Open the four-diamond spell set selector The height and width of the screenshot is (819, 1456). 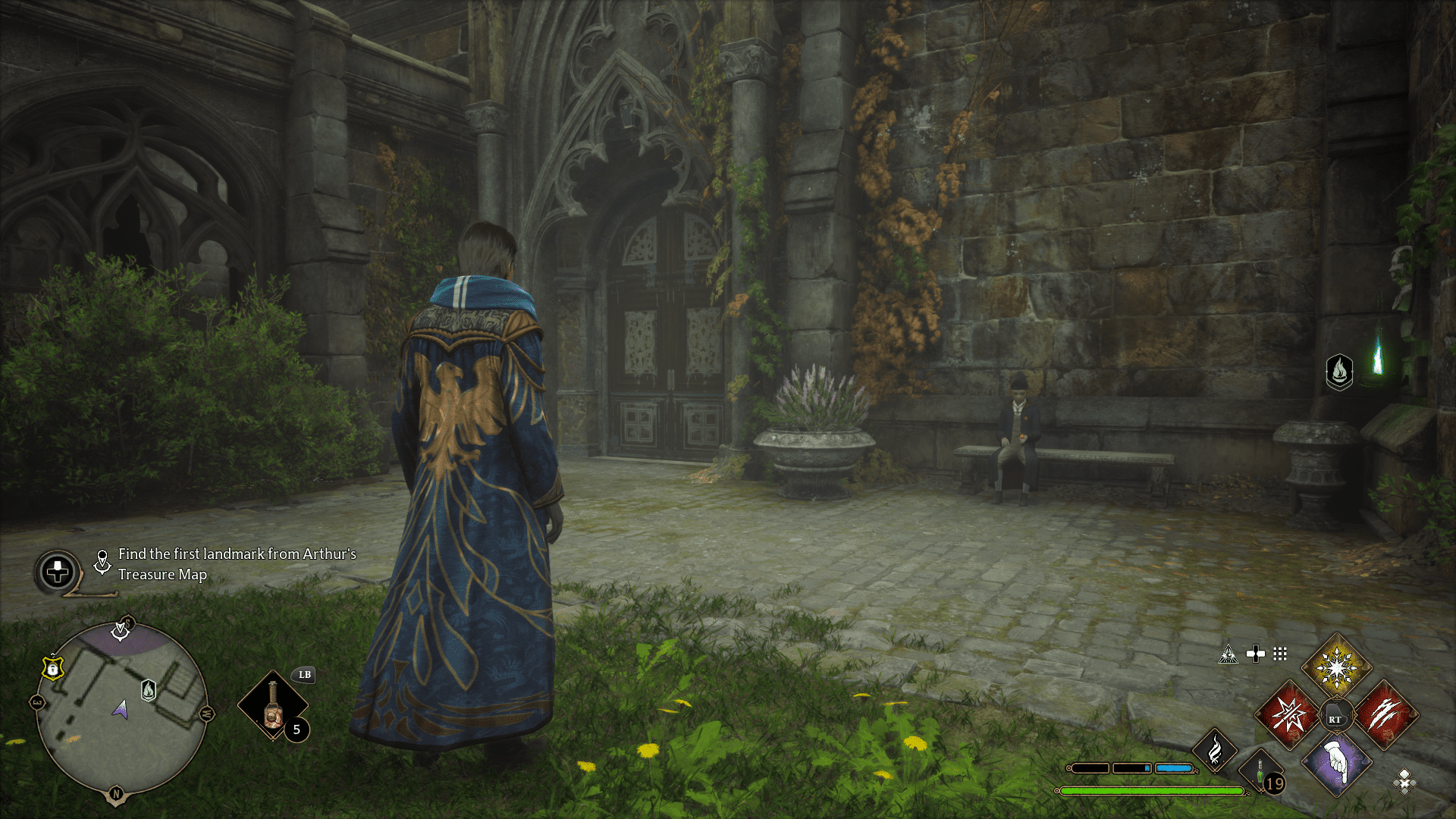pyautogui.click(x=1404, y=781)
